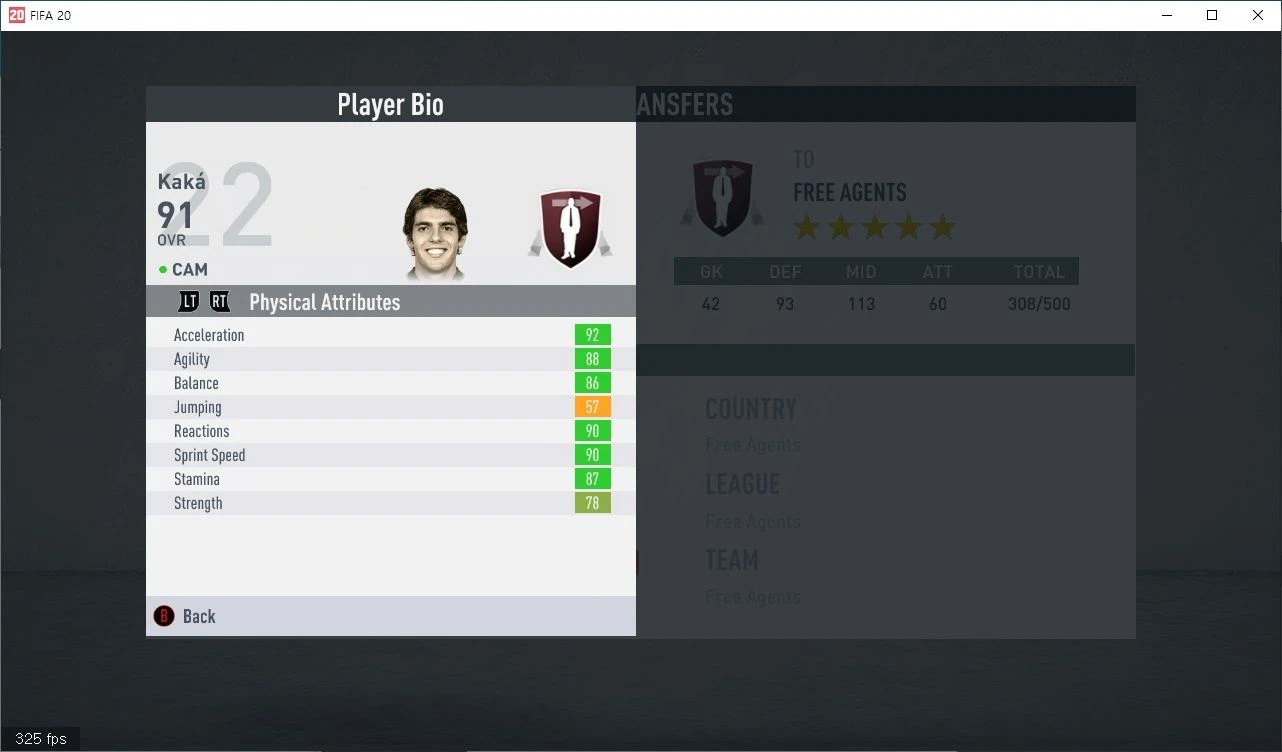The width and height of the screenshot is (1282, 752).
Task: Open the Free Agents link under COUNTRY
Action: click(753, 444)
